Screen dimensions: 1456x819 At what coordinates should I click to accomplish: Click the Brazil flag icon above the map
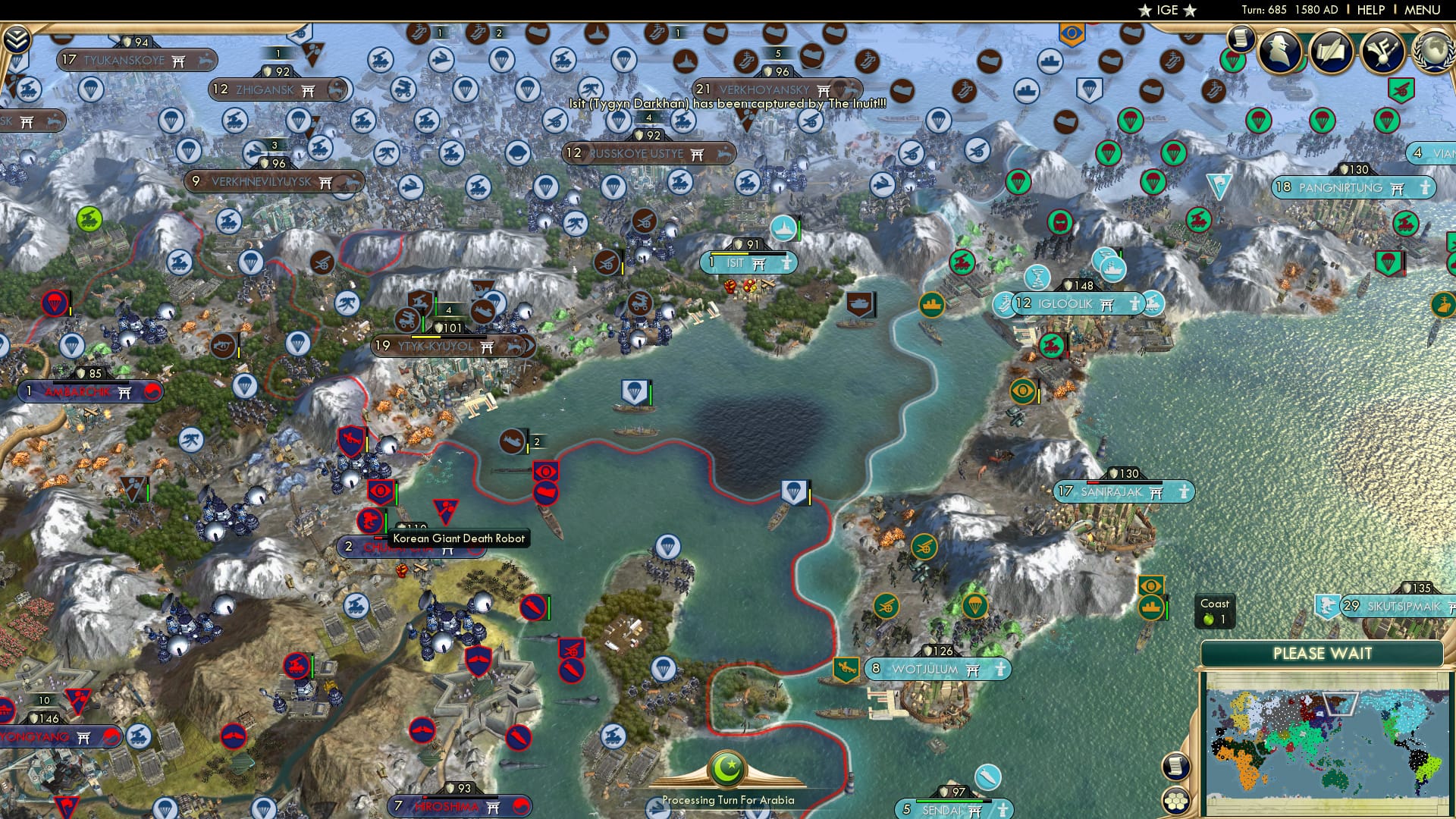pos(1068,34)
